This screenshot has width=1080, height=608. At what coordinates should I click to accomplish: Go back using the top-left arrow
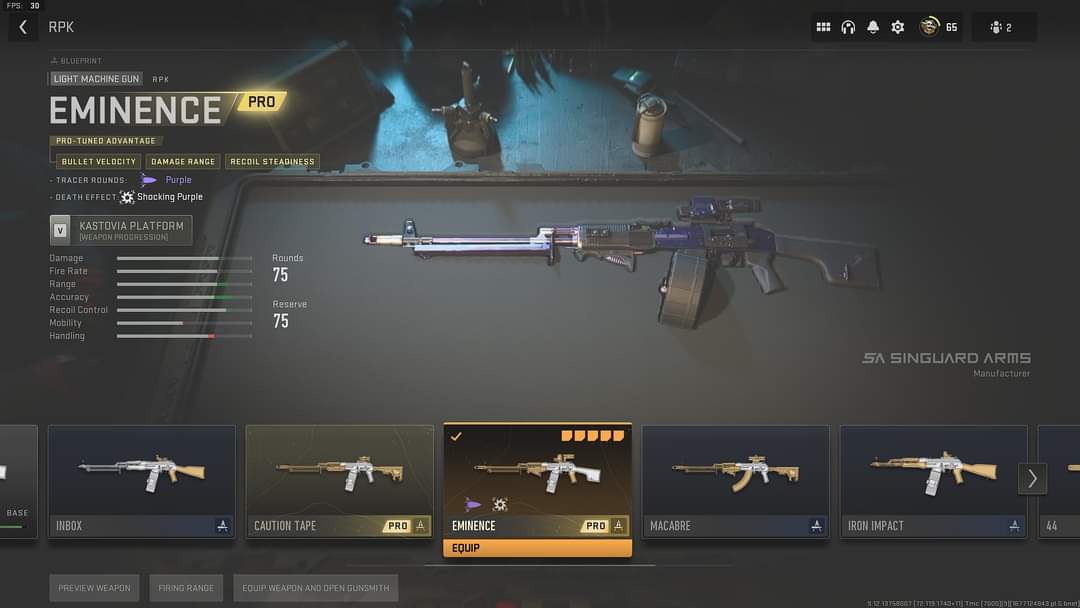coord(23,27)
